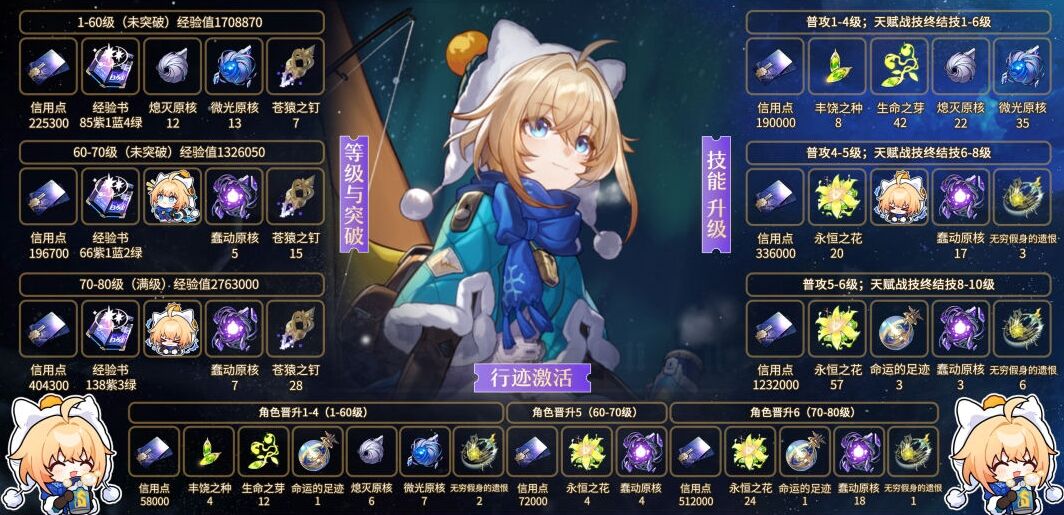Select the 信用点 icon labeled 1232000

tap(775, 329)
